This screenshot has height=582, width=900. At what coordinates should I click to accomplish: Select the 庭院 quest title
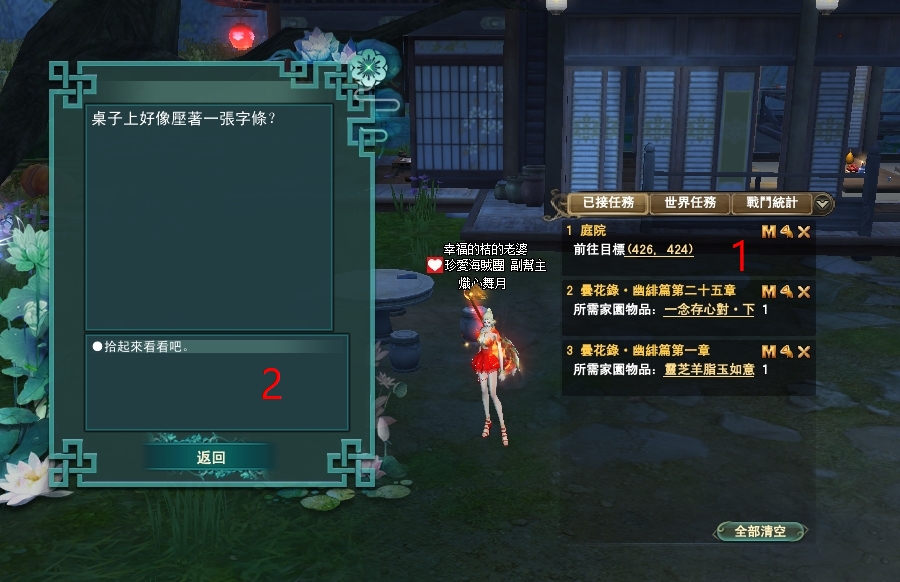coord(593,231)
